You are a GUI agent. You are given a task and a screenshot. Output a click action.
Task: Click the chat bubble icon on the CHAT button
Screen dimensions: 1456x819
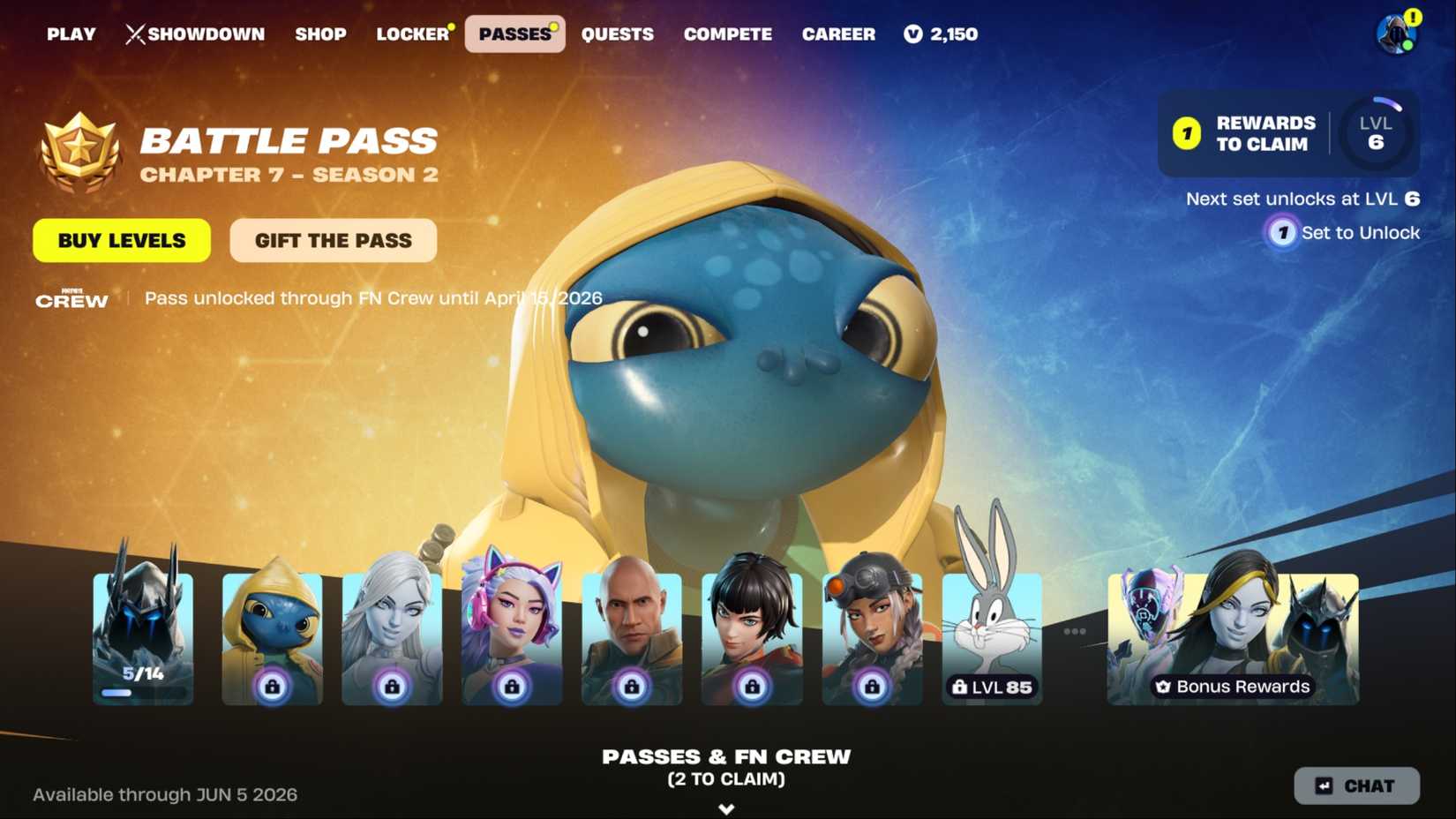(1323, 785)
